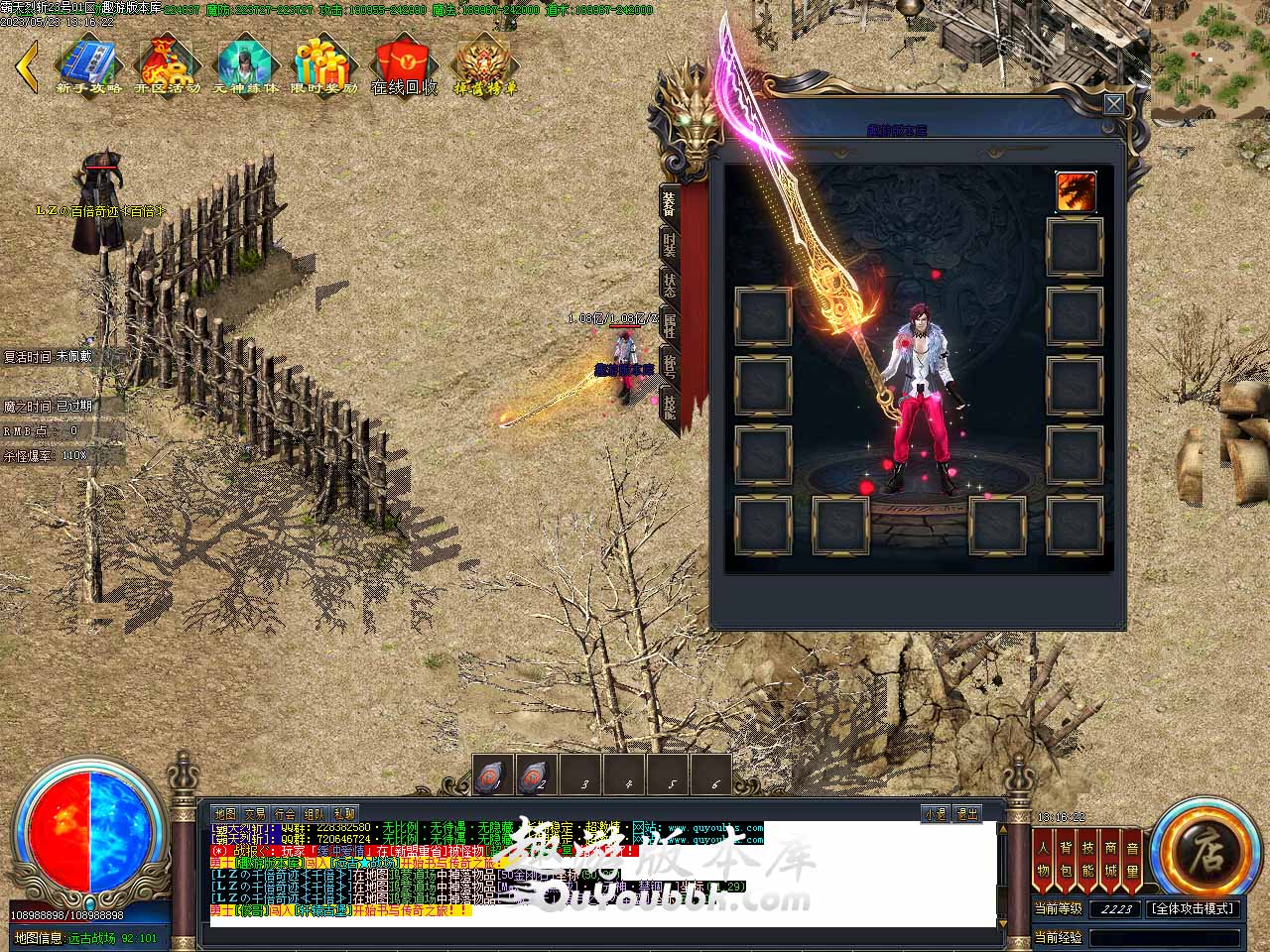Switch to the 属性 attributes tab
The width and height of the screenshot is (1270, 952).
[x=670, y=324]
